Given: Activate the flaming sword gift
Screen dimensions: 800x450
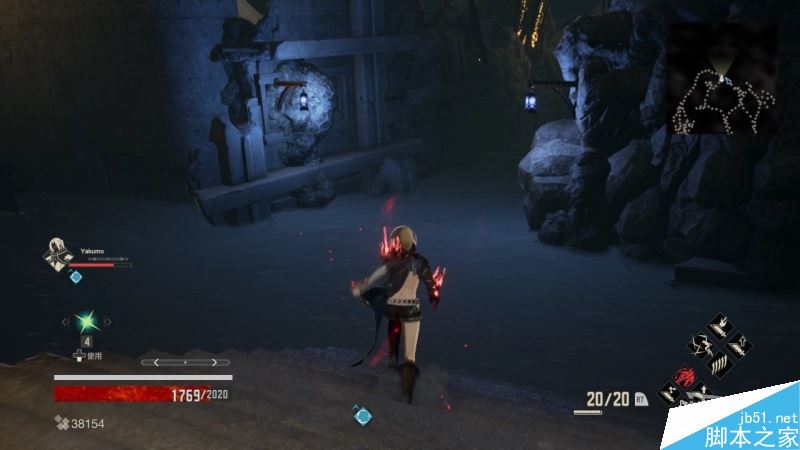Looking at the screenshot, I should [x=719, y=327].
